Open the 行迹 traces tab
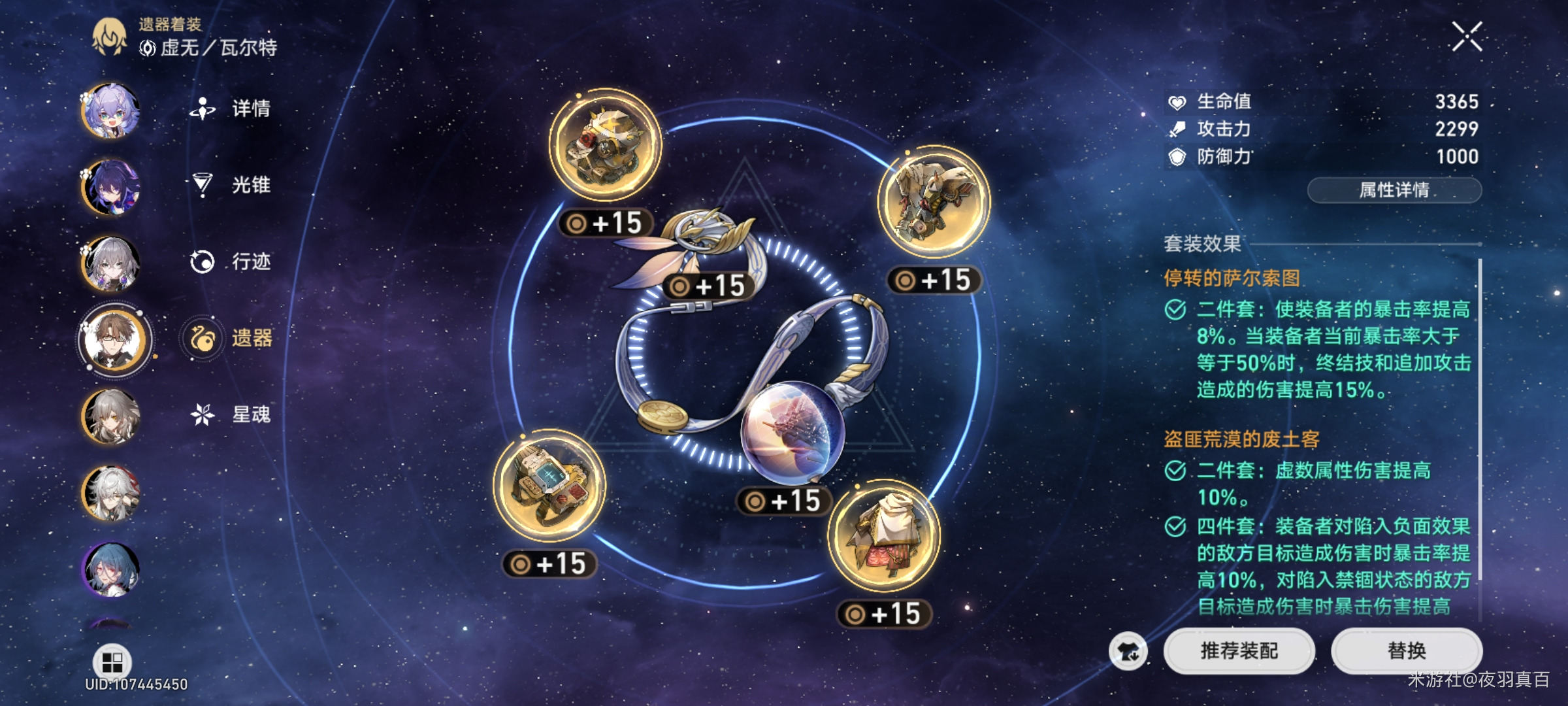 250,261
